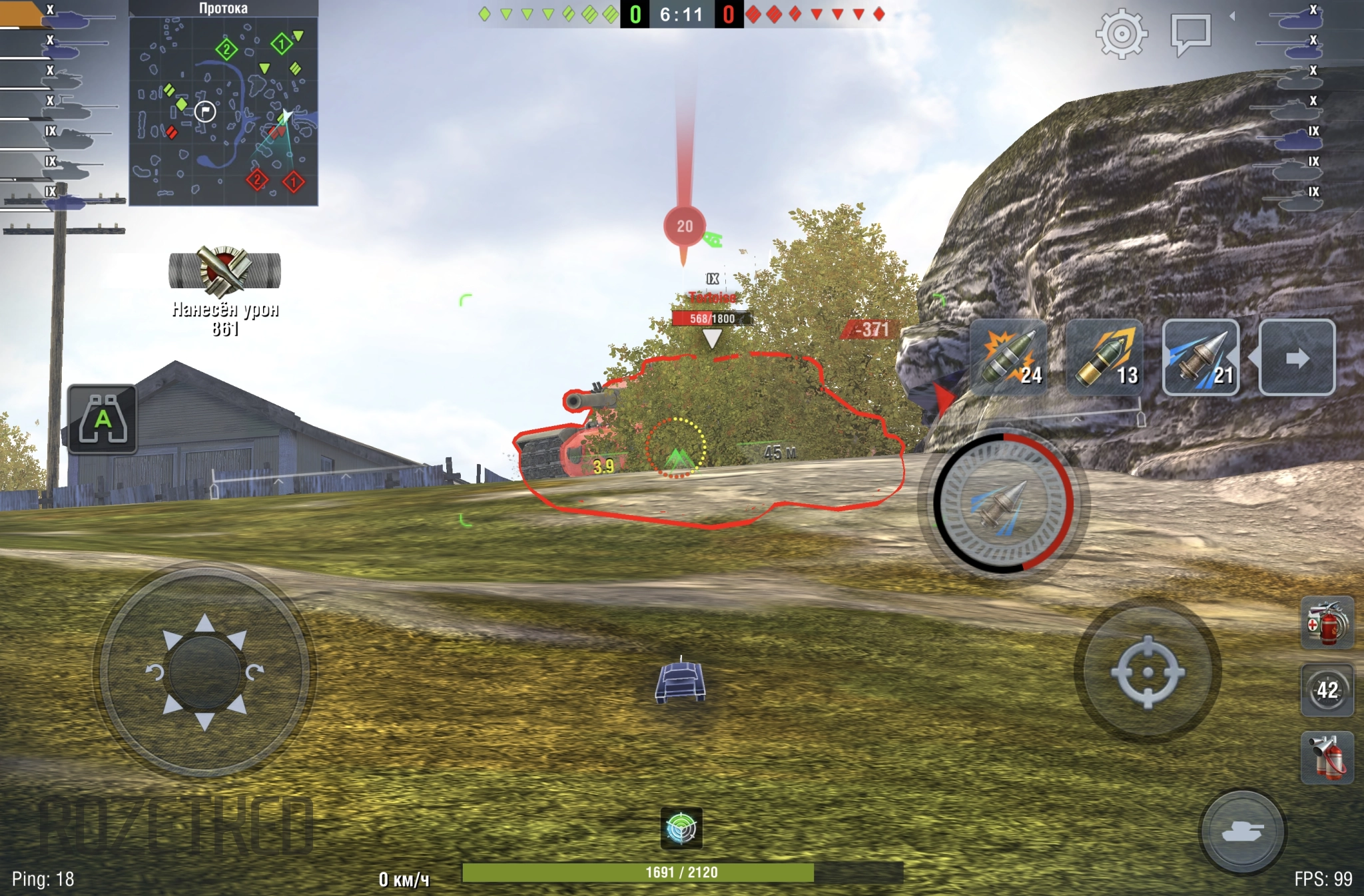Screen dimensions: 1364x896
Task: Tap the consumable on 42 cooldown
Action: [x=1327, y=690]
